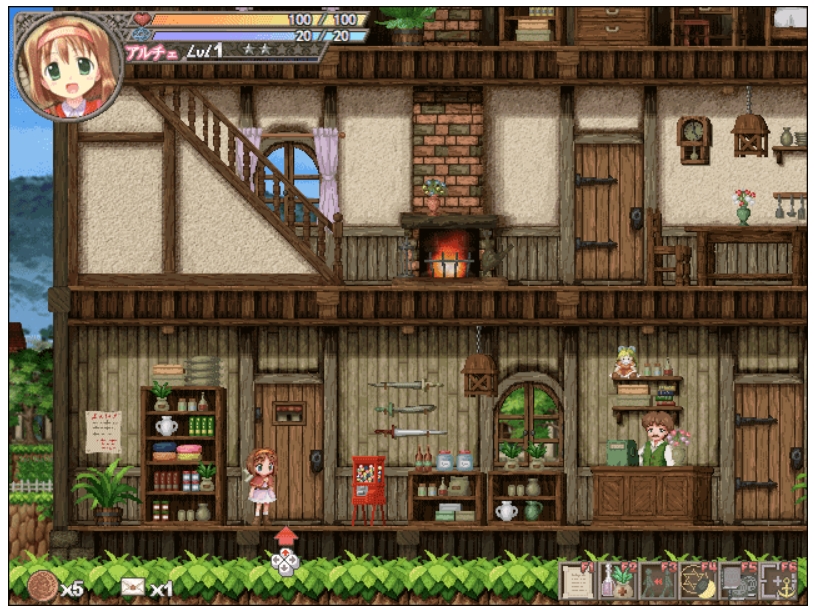Open the parchment scroll menu slot
Viewport: 814px width, 614px height.
click(x=577, y=581)
